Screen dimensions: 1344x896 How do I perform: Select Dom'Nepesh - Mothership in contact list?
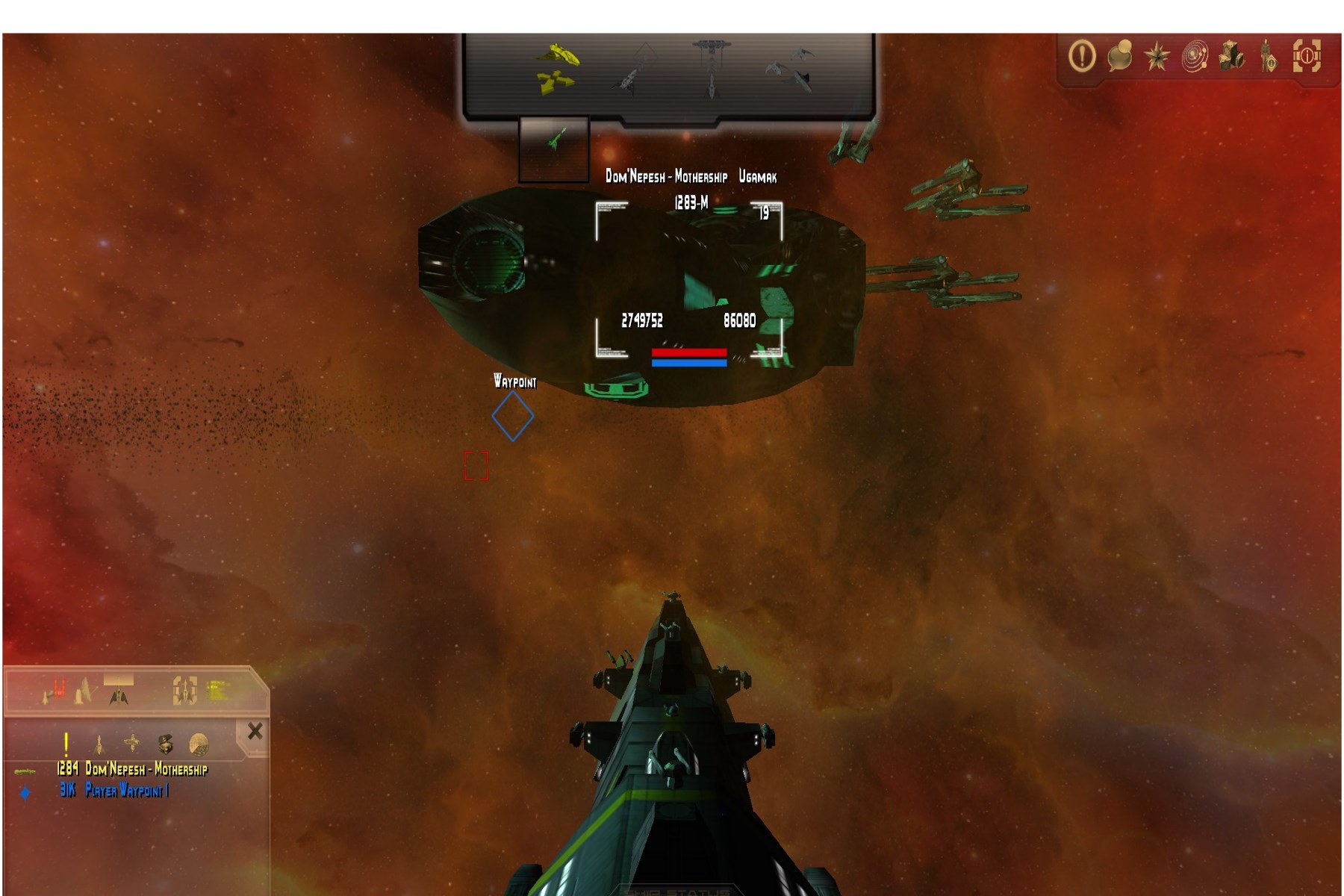(146, 769)
